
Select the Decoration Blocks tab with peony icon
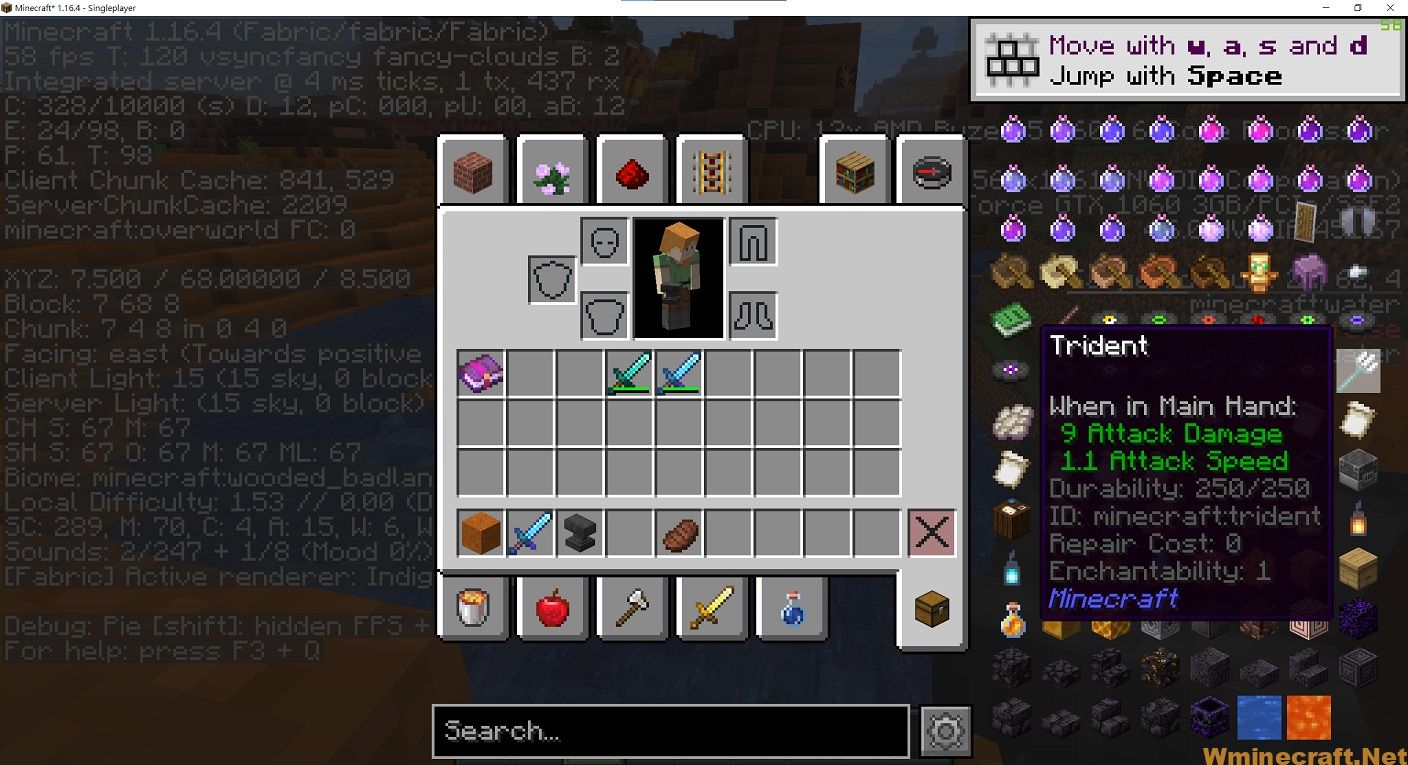click(x=552, y=170)
